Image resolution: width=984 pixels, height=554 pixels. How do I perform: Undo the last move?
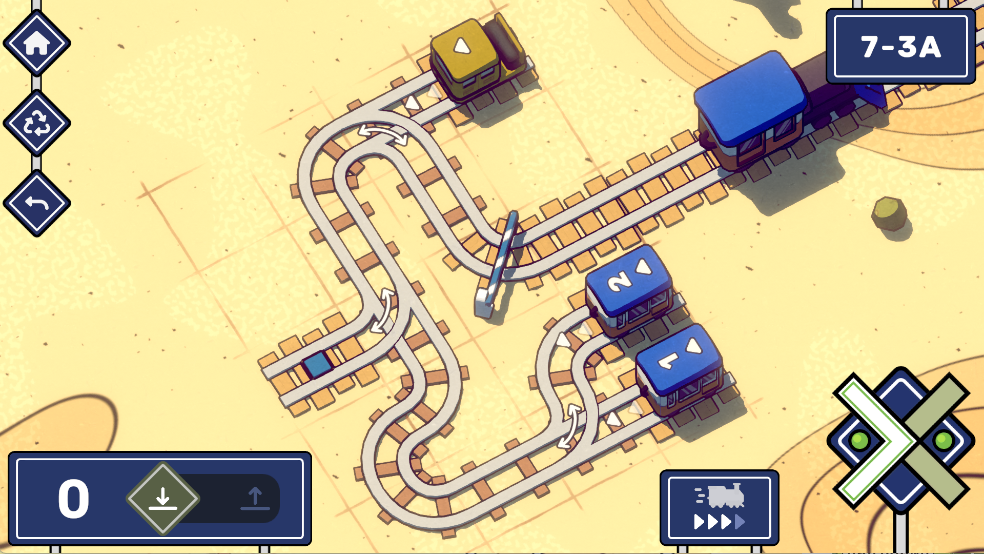click(x=37, y=203)
